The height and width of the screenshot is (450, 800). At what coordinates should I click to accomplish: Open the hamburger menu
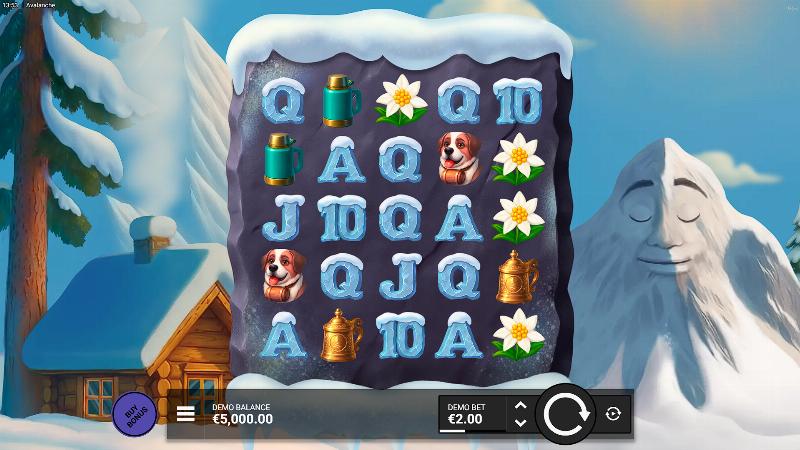(x=185, y=414)
